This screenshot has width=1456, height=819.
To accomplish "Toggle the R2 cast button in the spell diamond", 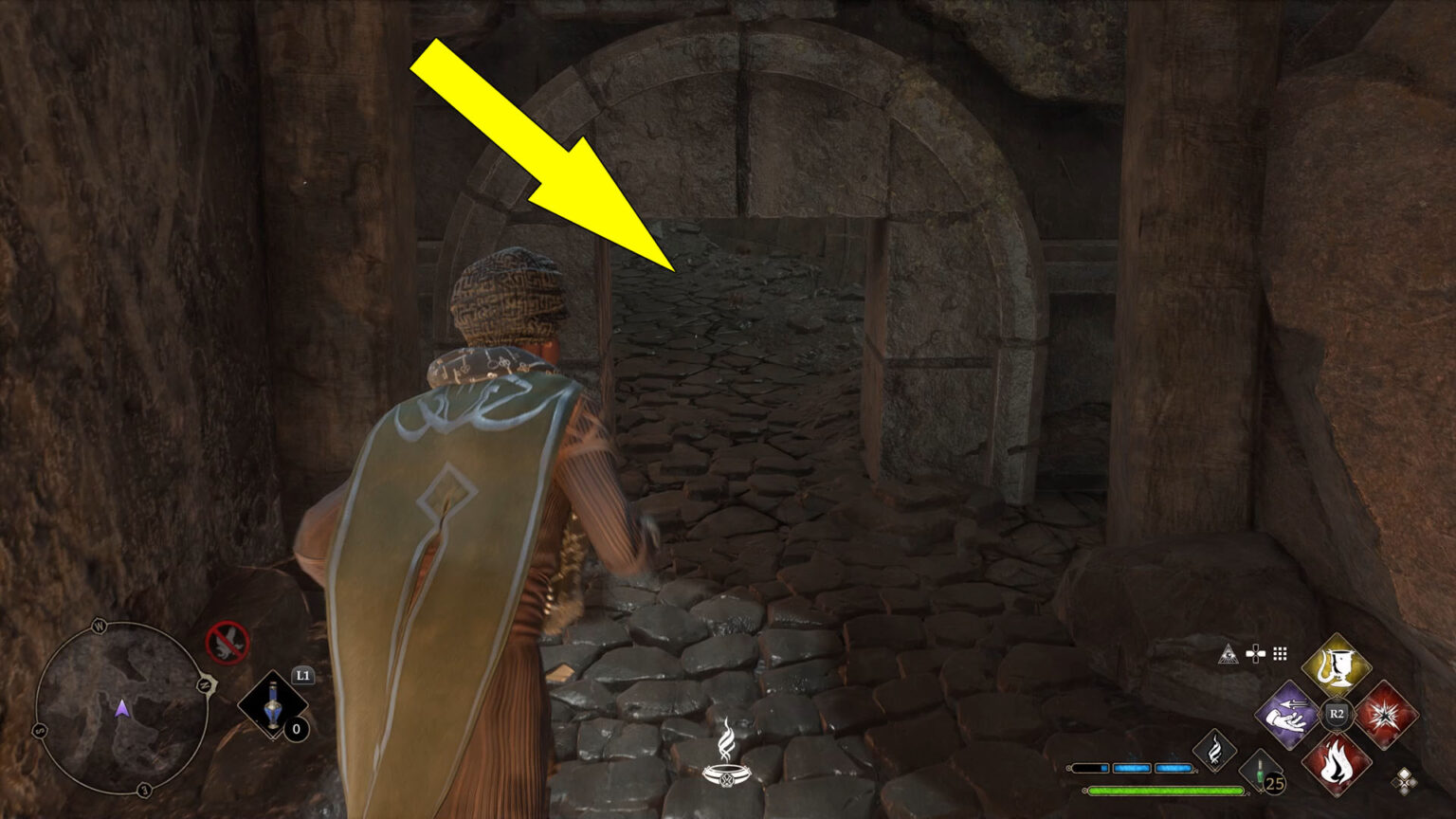I will pyautogui.click(x=1337, y=713).
